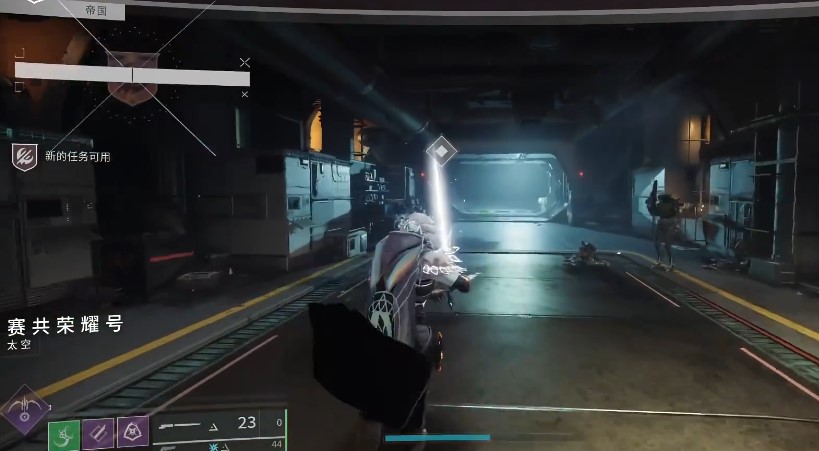The width and height of the screenshot is (819, 451).
Task: Activate the purple class ability icon
Action: (132, 433)
